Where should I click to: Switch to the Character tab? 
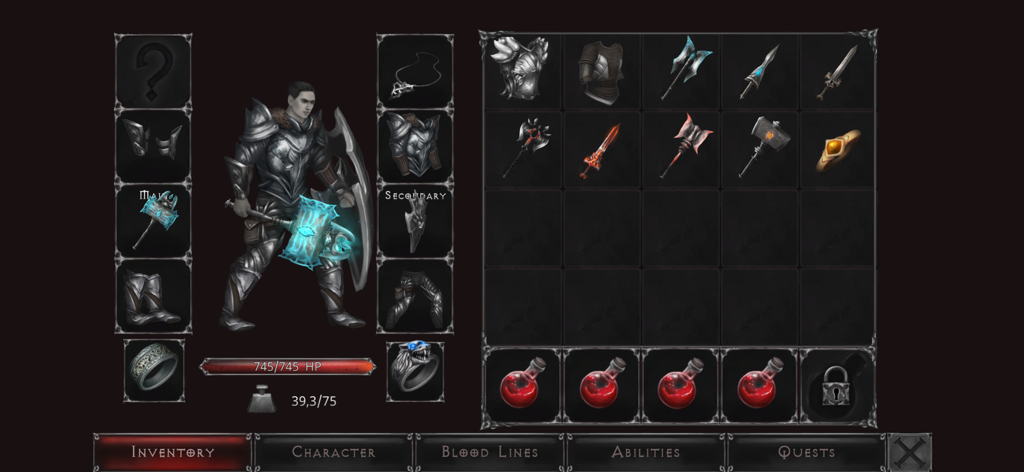[333, 452]
